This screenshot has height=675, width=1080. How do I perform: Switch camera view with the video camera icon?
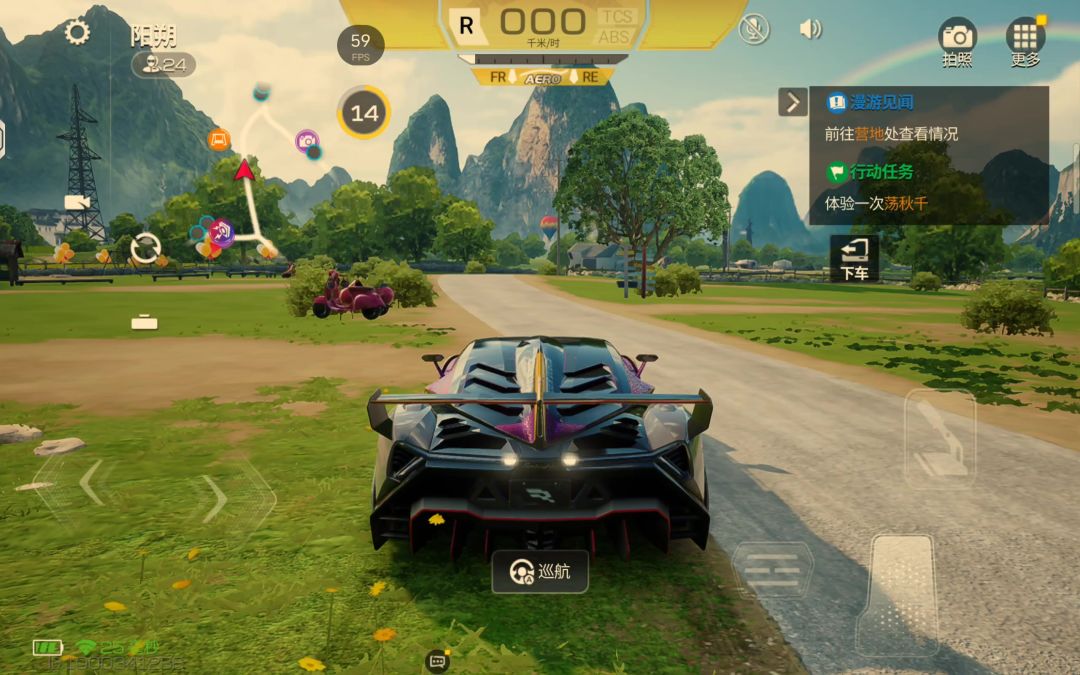77,202
